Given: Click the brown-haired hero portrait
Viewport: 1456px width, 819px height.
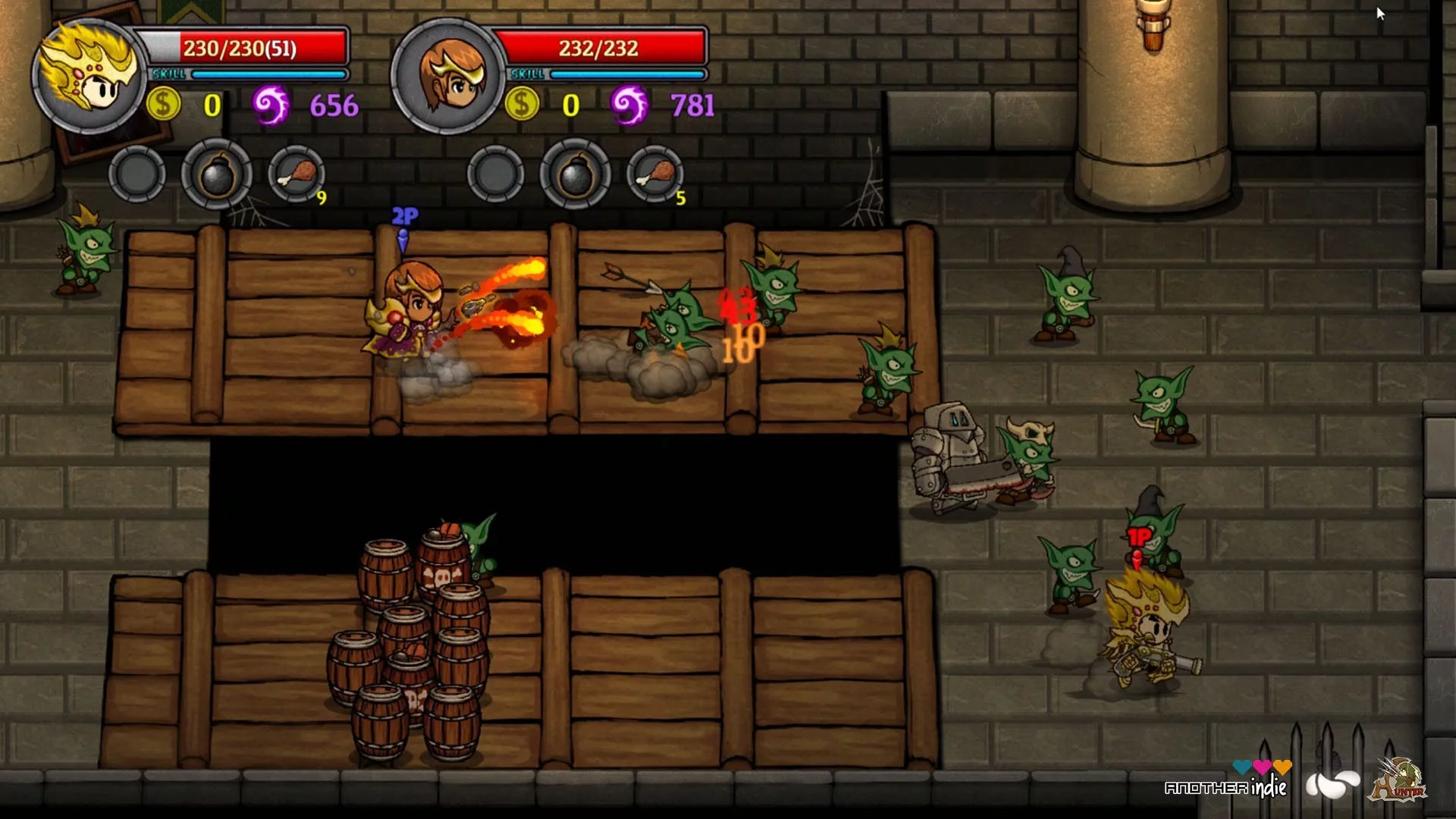Looking at the screenshot, I should (449, 76).
